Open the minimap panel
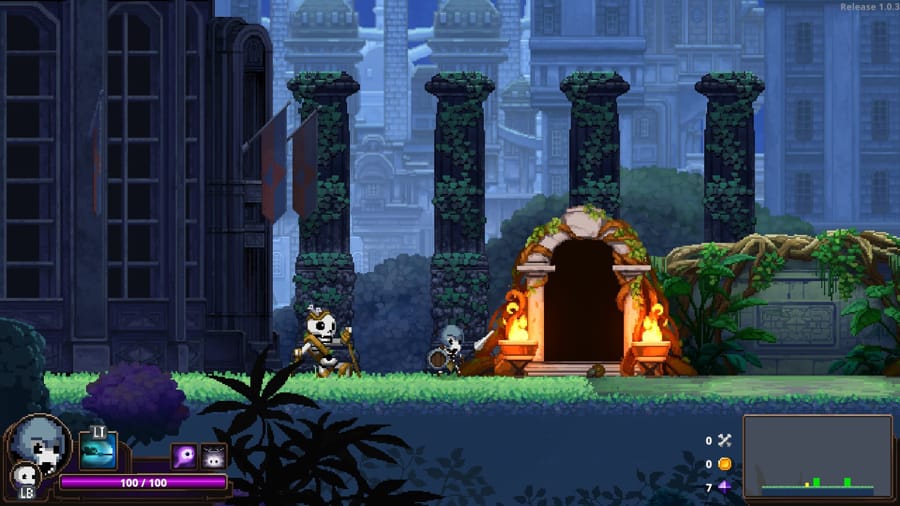 click(817, 457)
